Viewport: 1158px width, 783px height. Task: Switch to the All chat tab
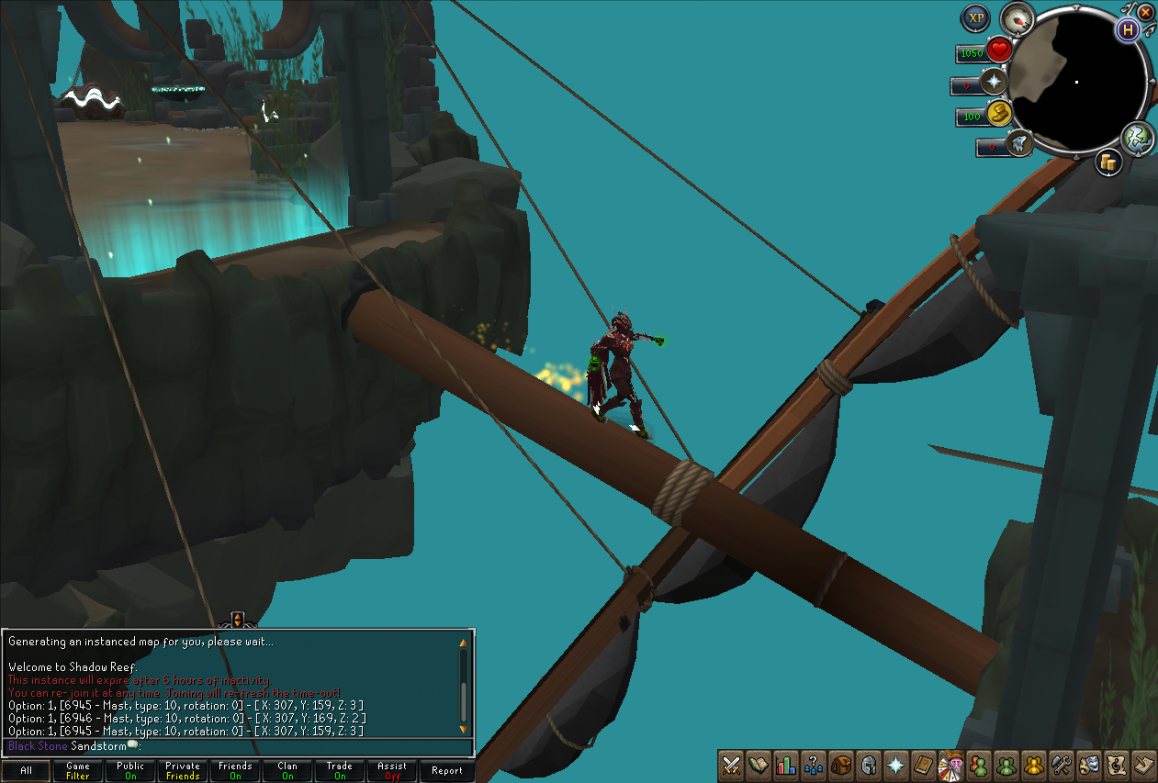pos(26,771)
